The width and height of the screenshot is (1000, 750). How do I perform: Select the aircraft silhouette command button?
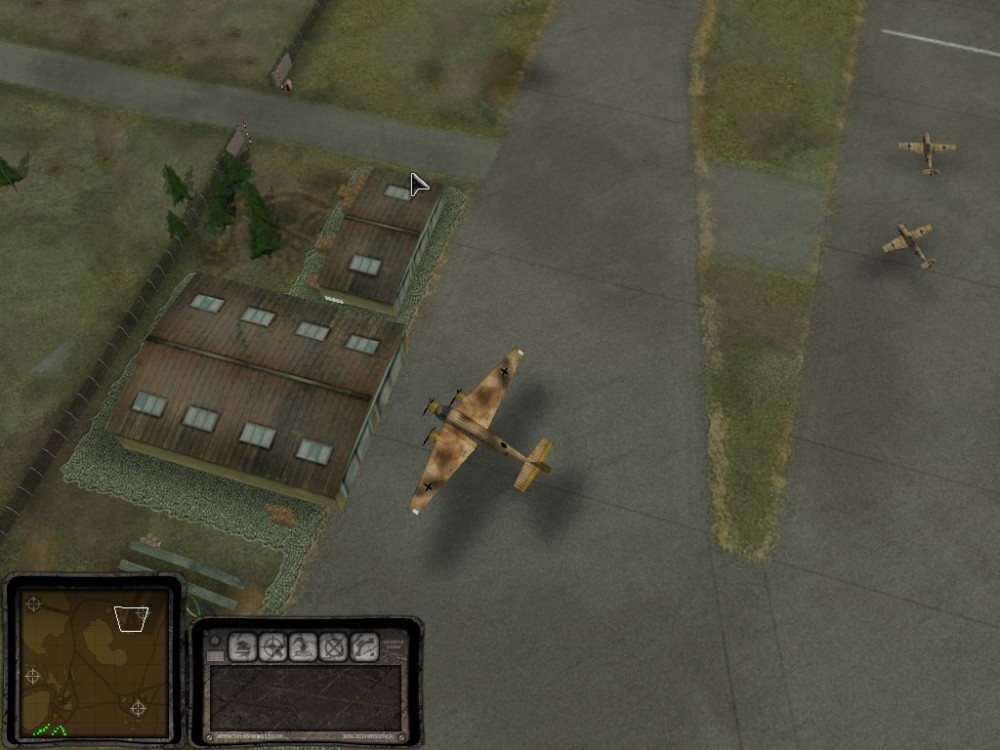click(x=242, y=648)
